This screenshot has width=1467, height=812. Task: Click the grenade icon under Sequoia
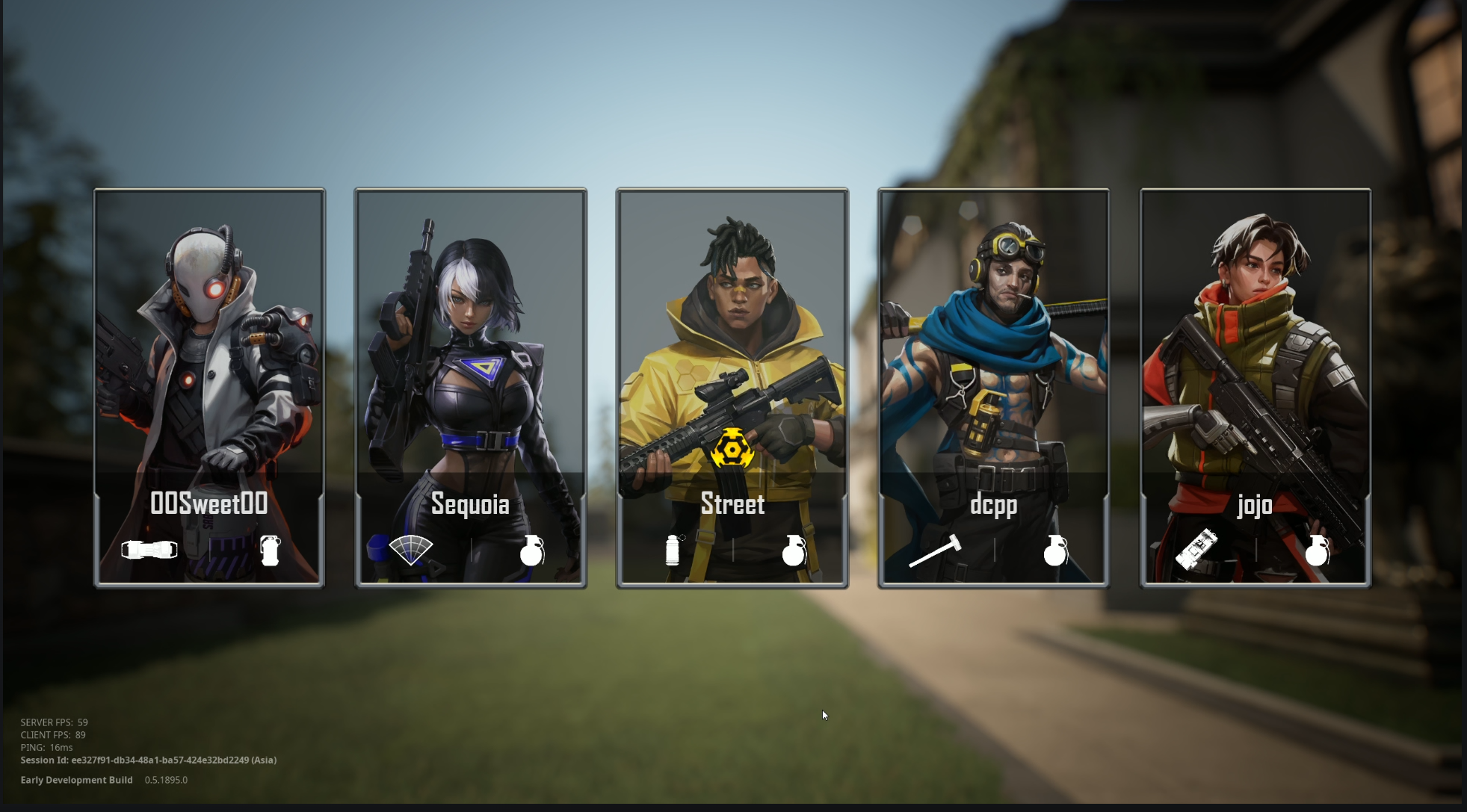point(531,551)
